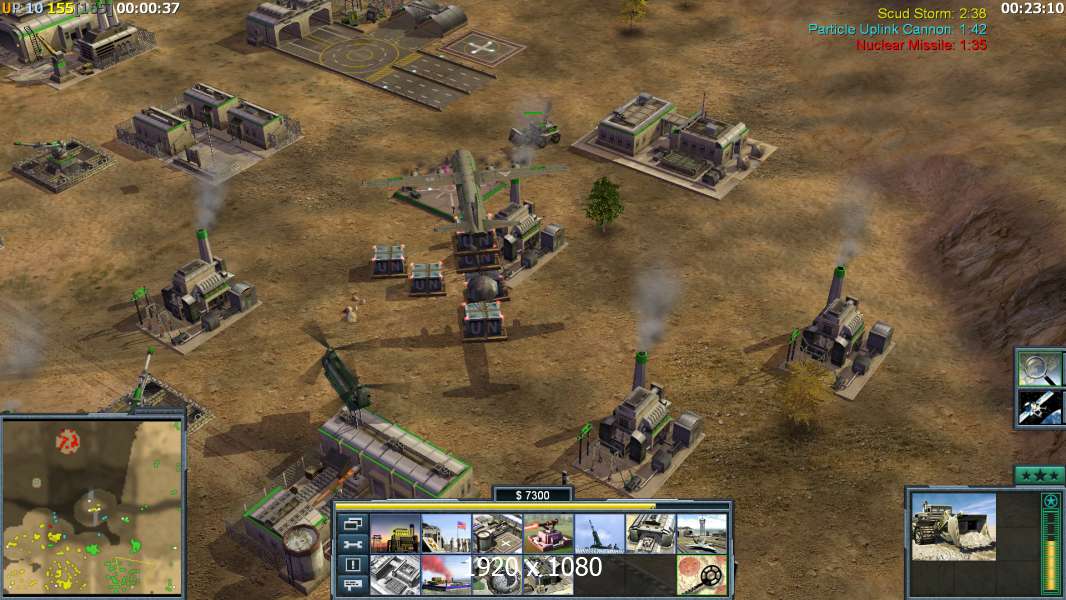Build the structure with red smoke beam
This screenshot has width=1066, height=600.
click(446, 576)
